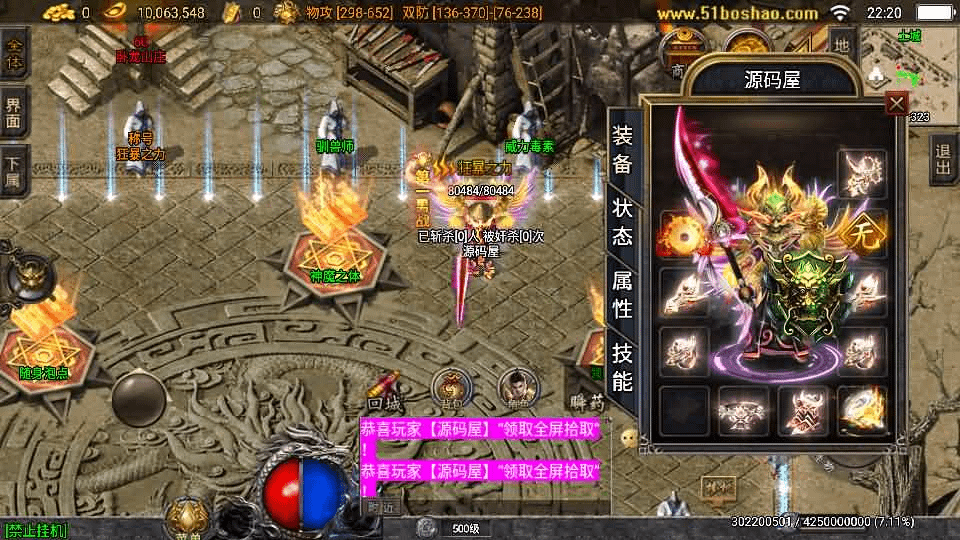960x540 pixels.
Task: Switch chat to the 附近 nearby channel
Action: pos(380,507)
